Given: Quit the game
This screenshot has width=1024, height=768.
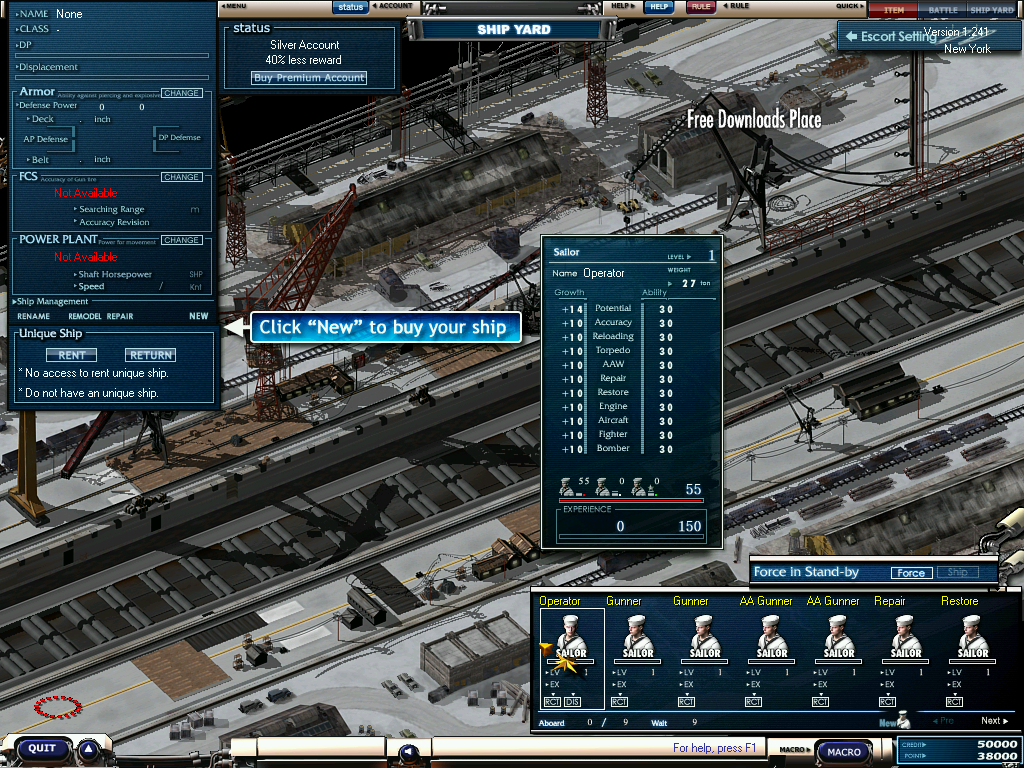Looking at the screenshot, I should (42, 748).
